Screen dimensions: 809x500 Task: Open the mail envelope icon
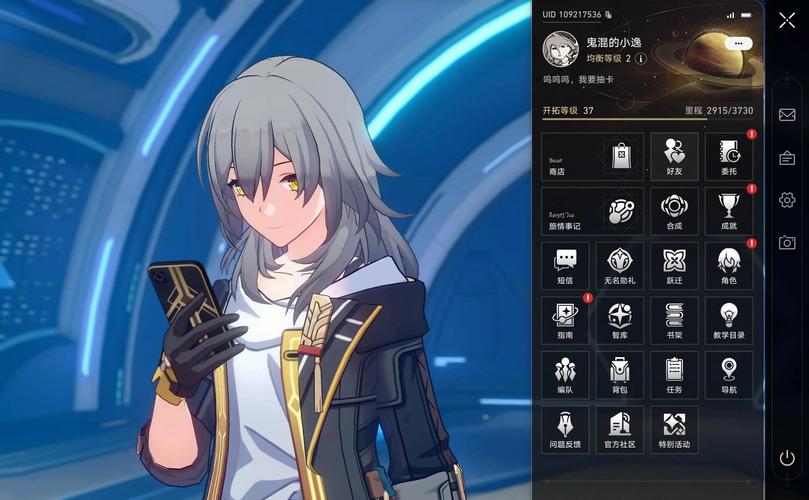(787, 115)
